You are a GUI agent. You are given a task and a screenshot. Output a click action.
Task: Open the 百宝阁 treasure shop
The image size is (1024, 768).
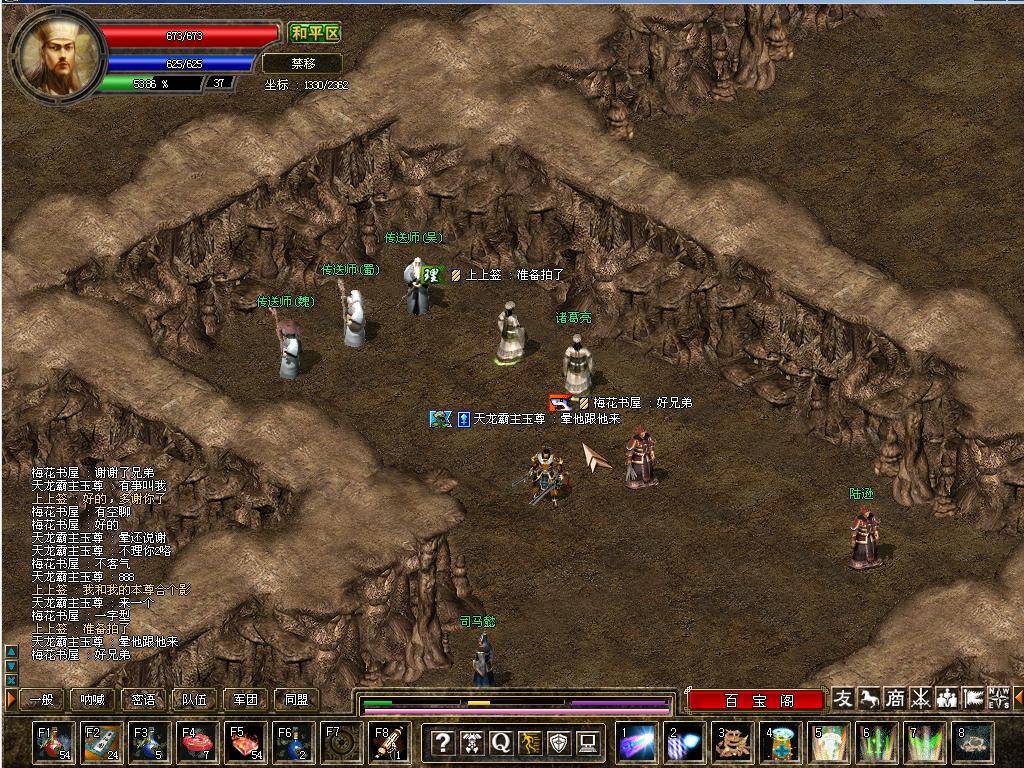pos(756,700)
